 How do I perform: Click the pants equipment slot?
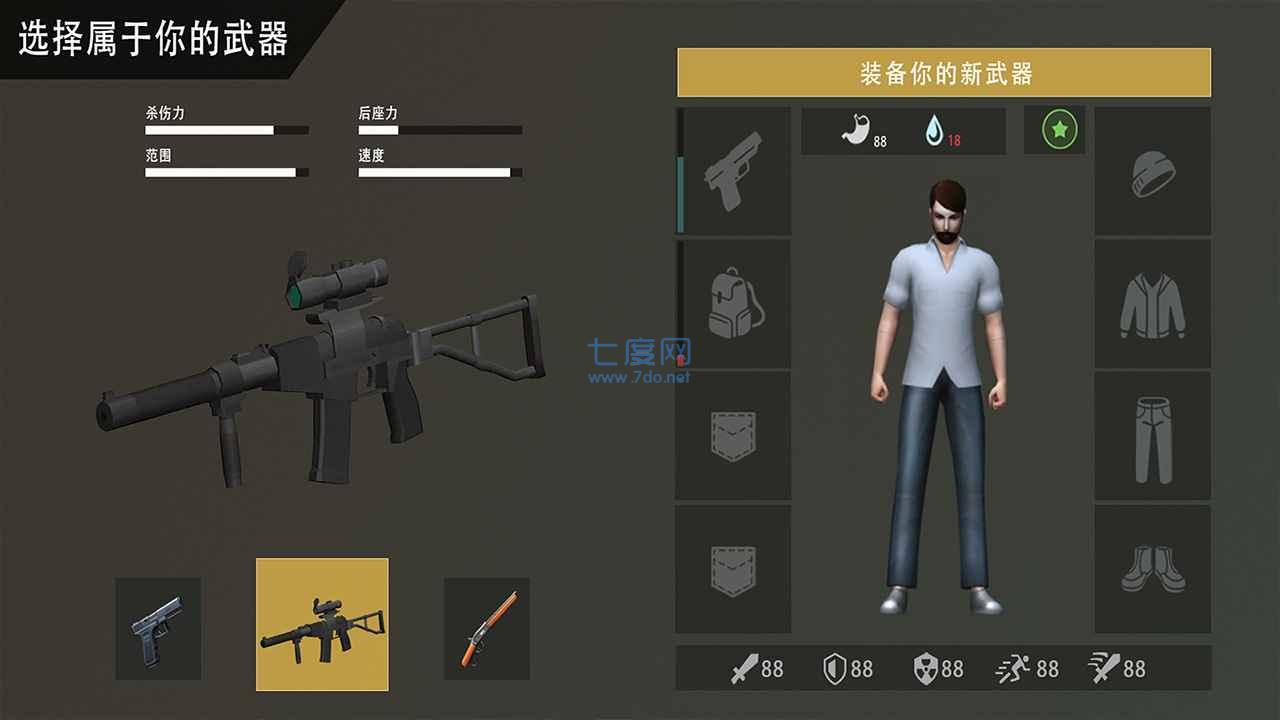tap(1152, 436)
